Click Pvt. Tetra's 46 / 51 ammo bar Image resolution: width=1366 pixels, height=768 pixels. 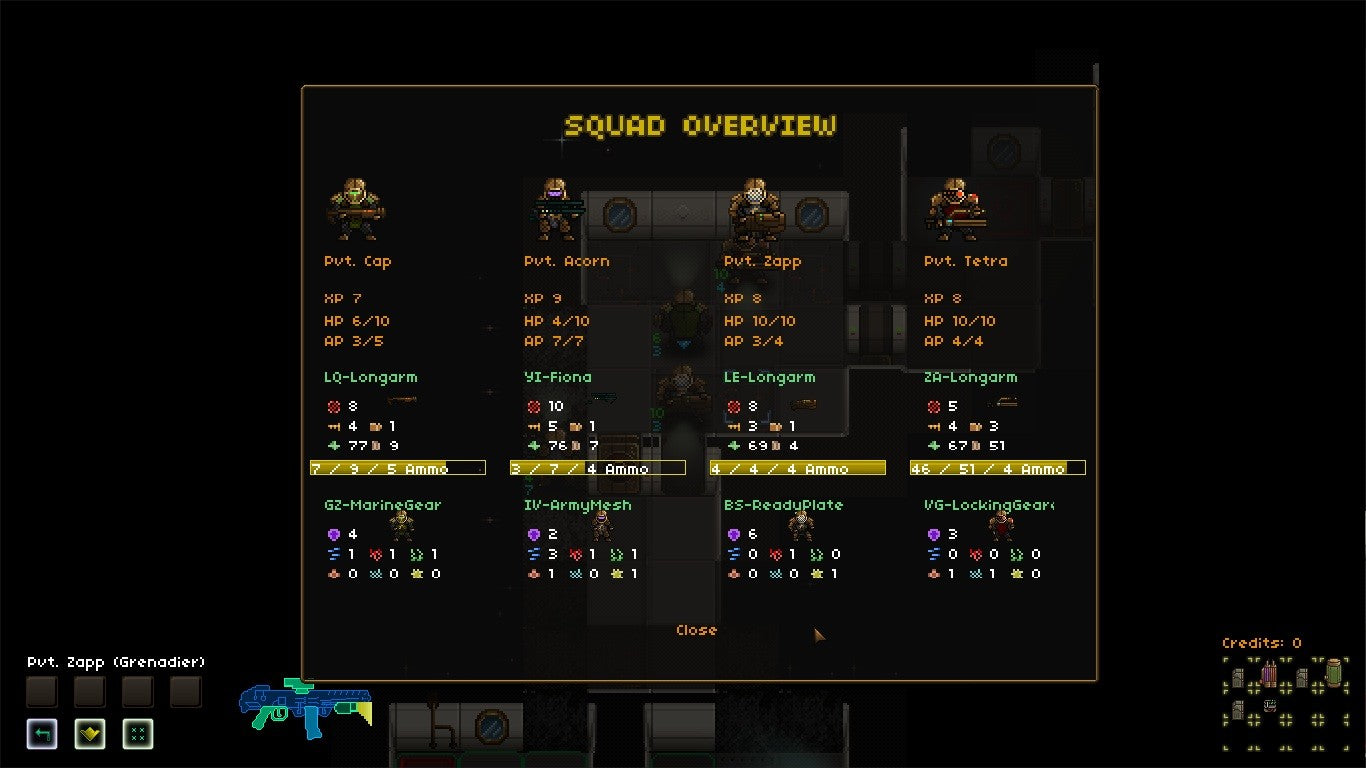pos(997,467)
